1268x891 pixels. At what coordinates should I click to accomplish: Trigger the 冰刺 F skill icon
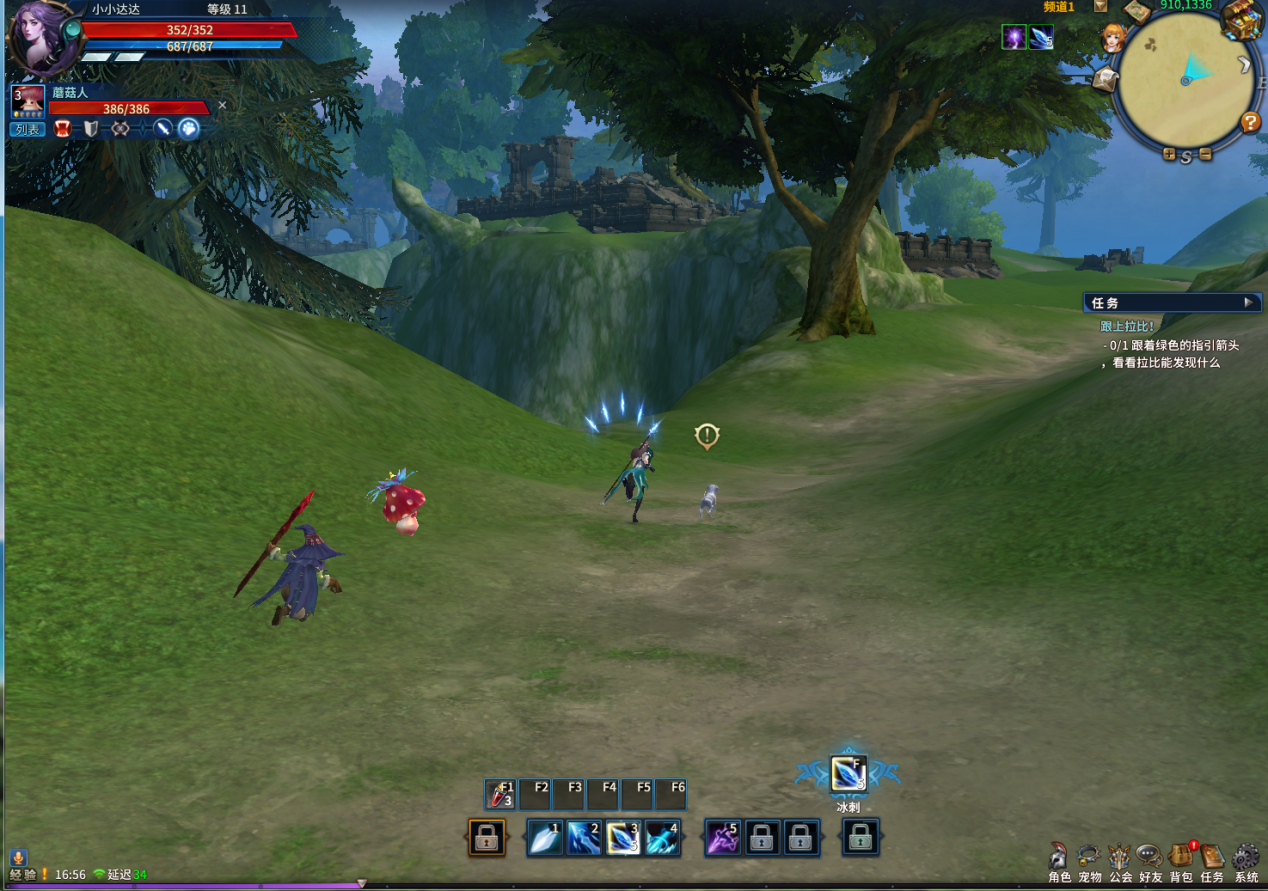(x=848, y=774)
